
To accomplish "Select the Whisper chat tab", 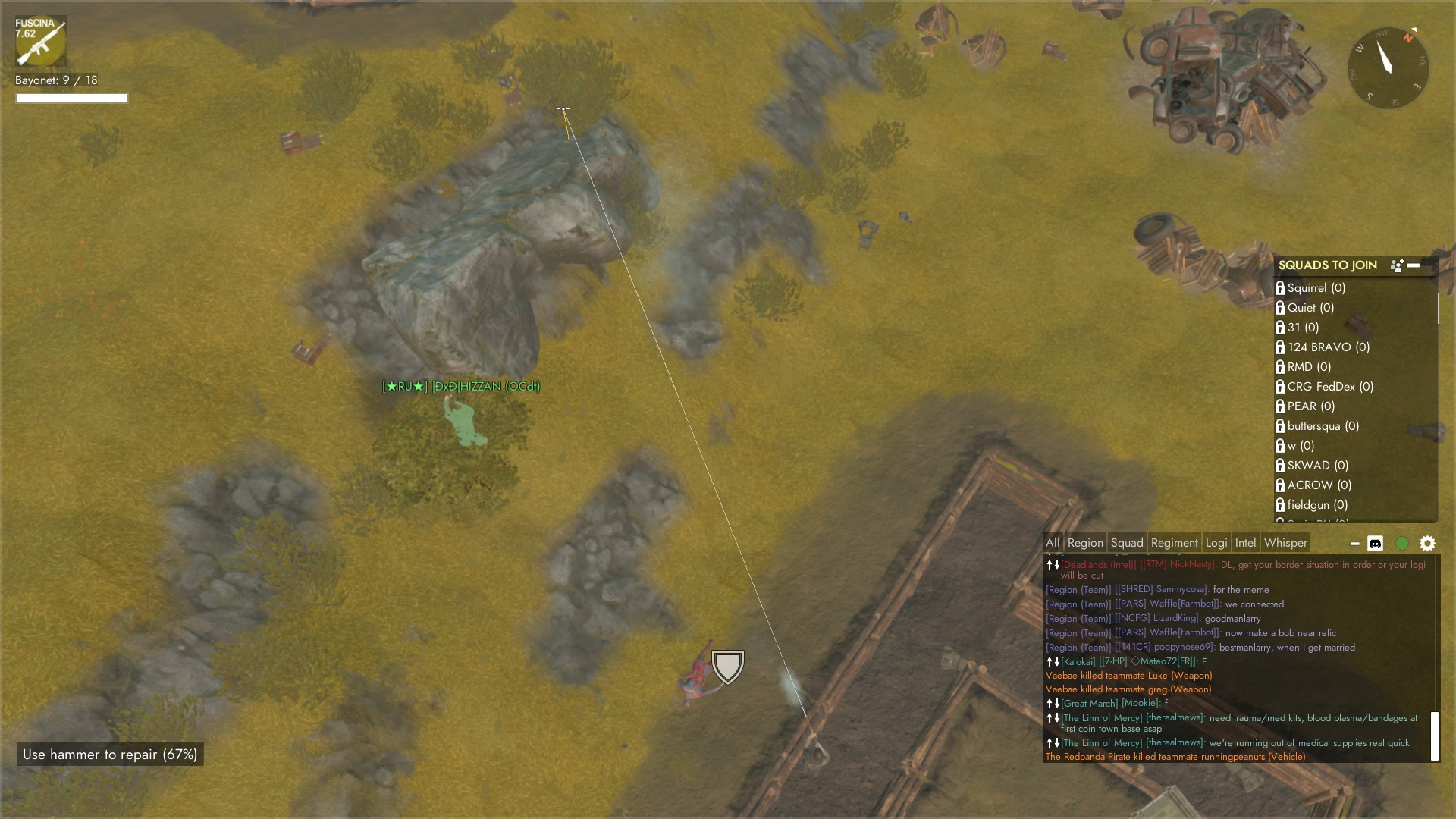I will click(1285, 543).
